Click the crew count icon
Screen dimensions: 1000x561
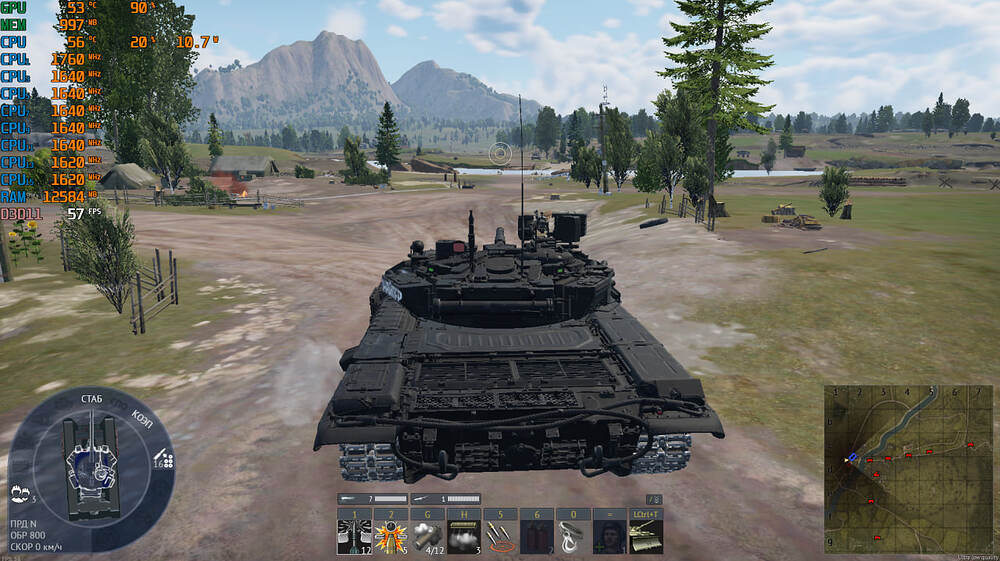[19, 494]
